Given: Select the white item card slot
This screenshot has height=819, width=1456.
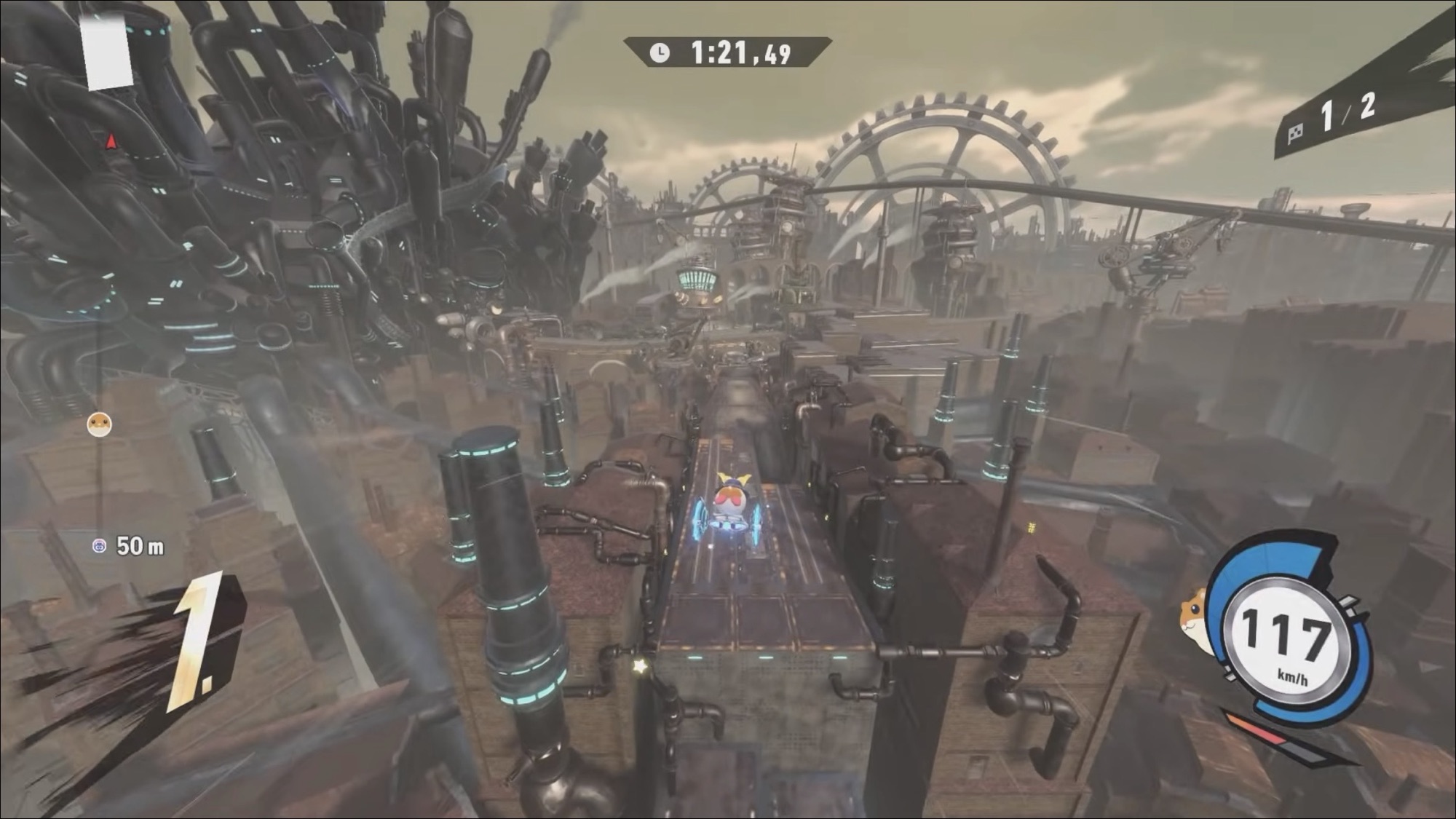Looking at the screenshot, I should point(108,55).
